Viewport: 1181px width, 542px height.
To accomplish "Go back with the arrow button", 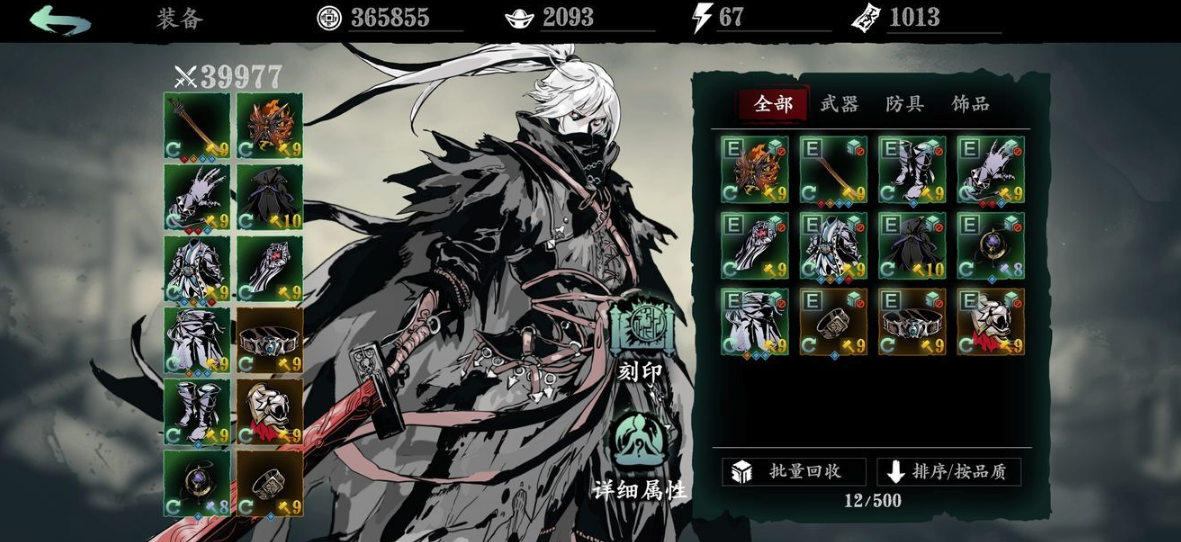I will (x=60, y=20).
